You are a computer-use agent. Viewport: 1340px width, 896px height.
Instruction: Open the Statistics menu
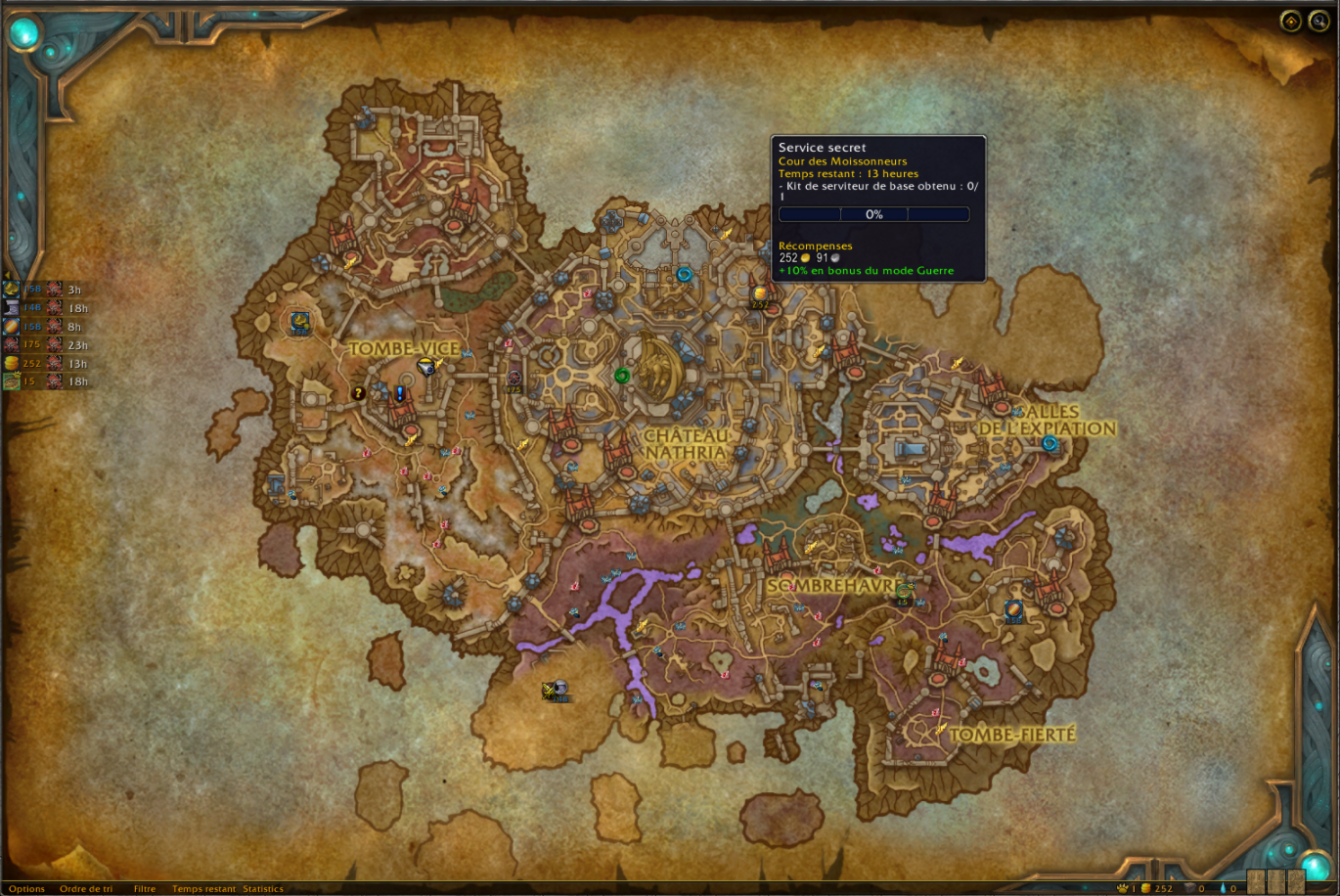coord(263,888)
